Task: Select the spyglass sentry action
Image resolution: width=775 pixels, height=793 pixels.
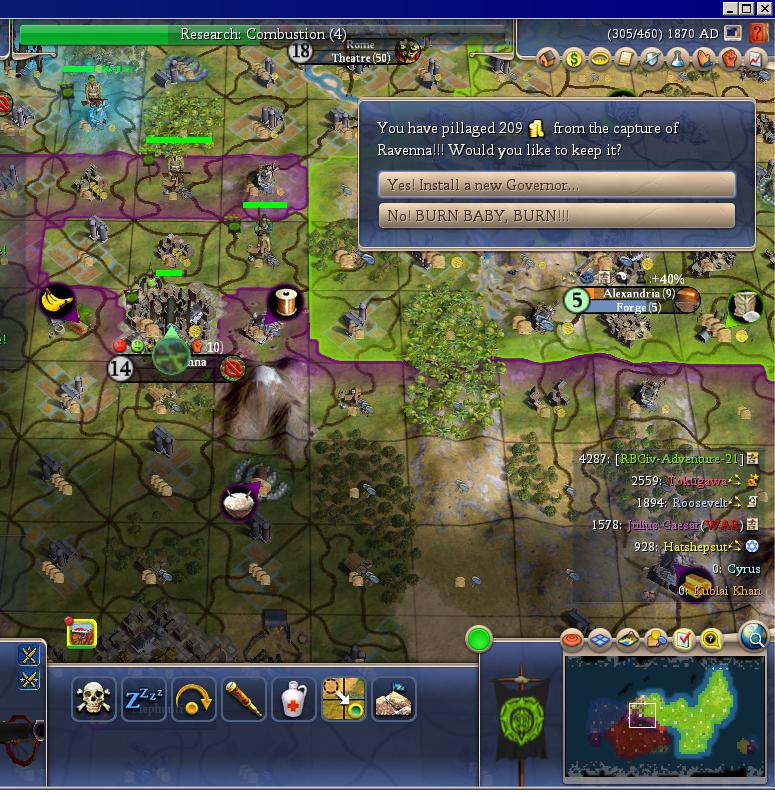Action: click(243, 699)
